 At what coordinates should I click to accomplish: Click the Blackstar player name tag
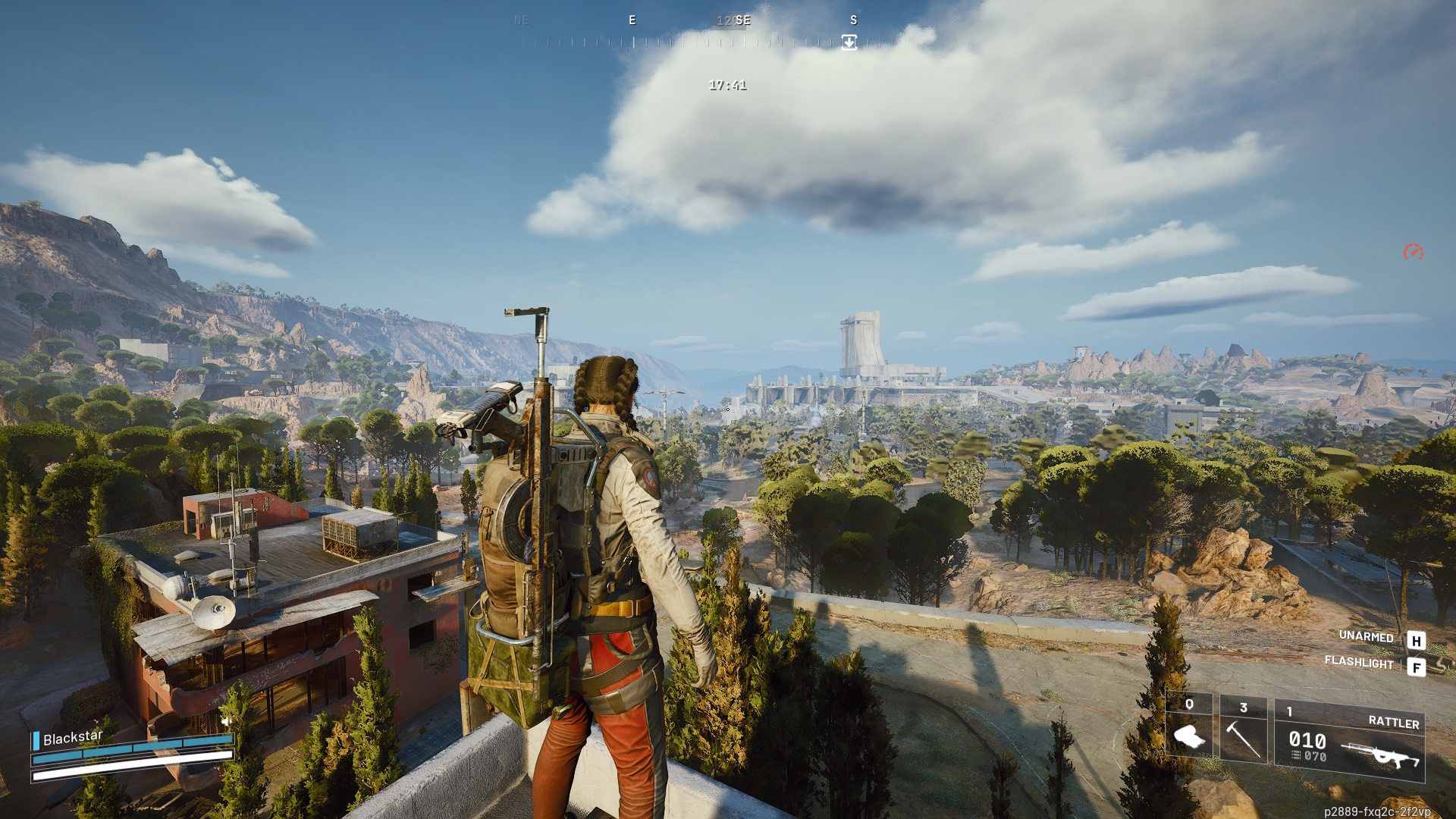tap(72, 738)
